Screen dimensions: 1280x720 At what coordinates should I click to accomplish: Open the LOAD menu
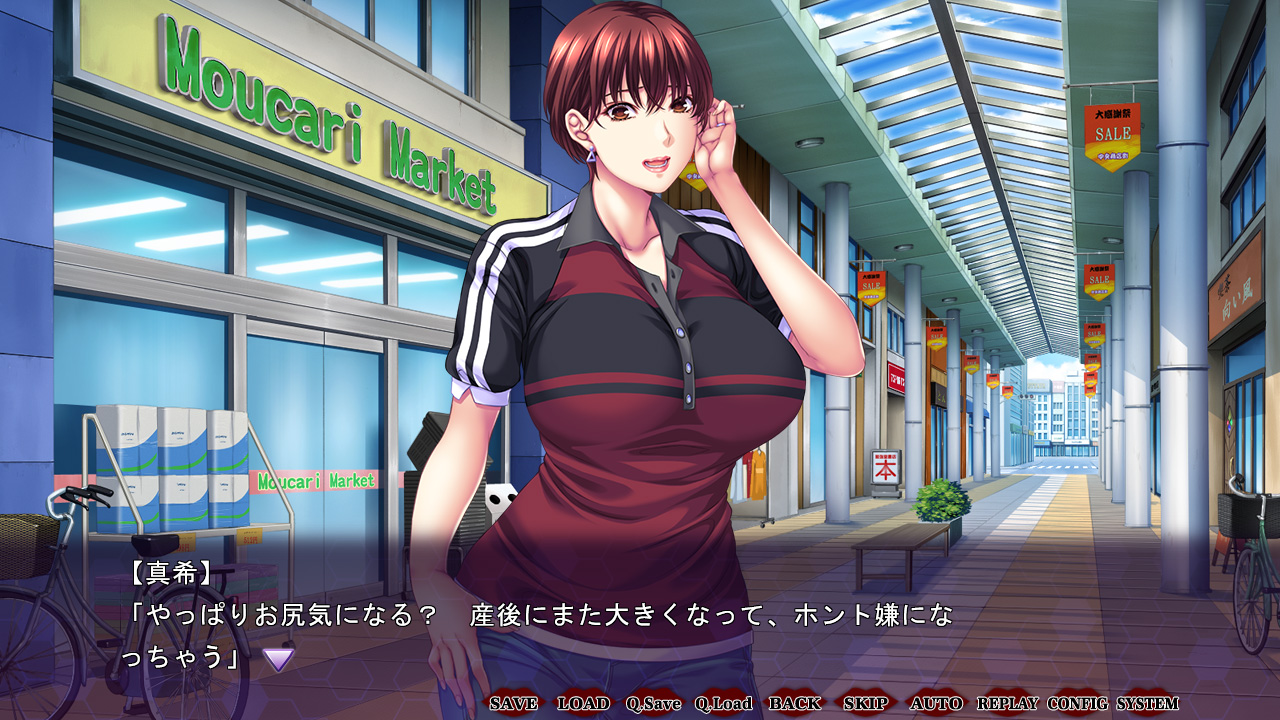(583, 703)
